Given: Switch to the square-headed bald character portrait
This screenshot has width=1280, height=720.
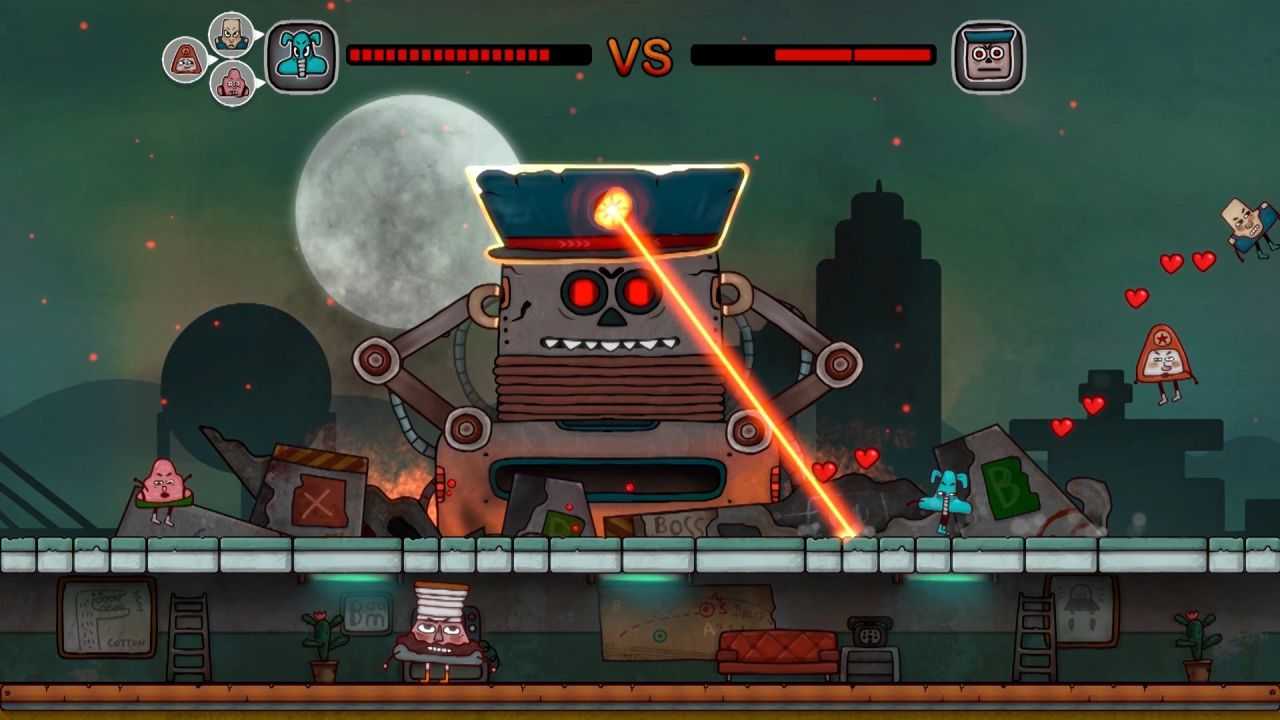Looking at the screenshot, I should (230, 34).
